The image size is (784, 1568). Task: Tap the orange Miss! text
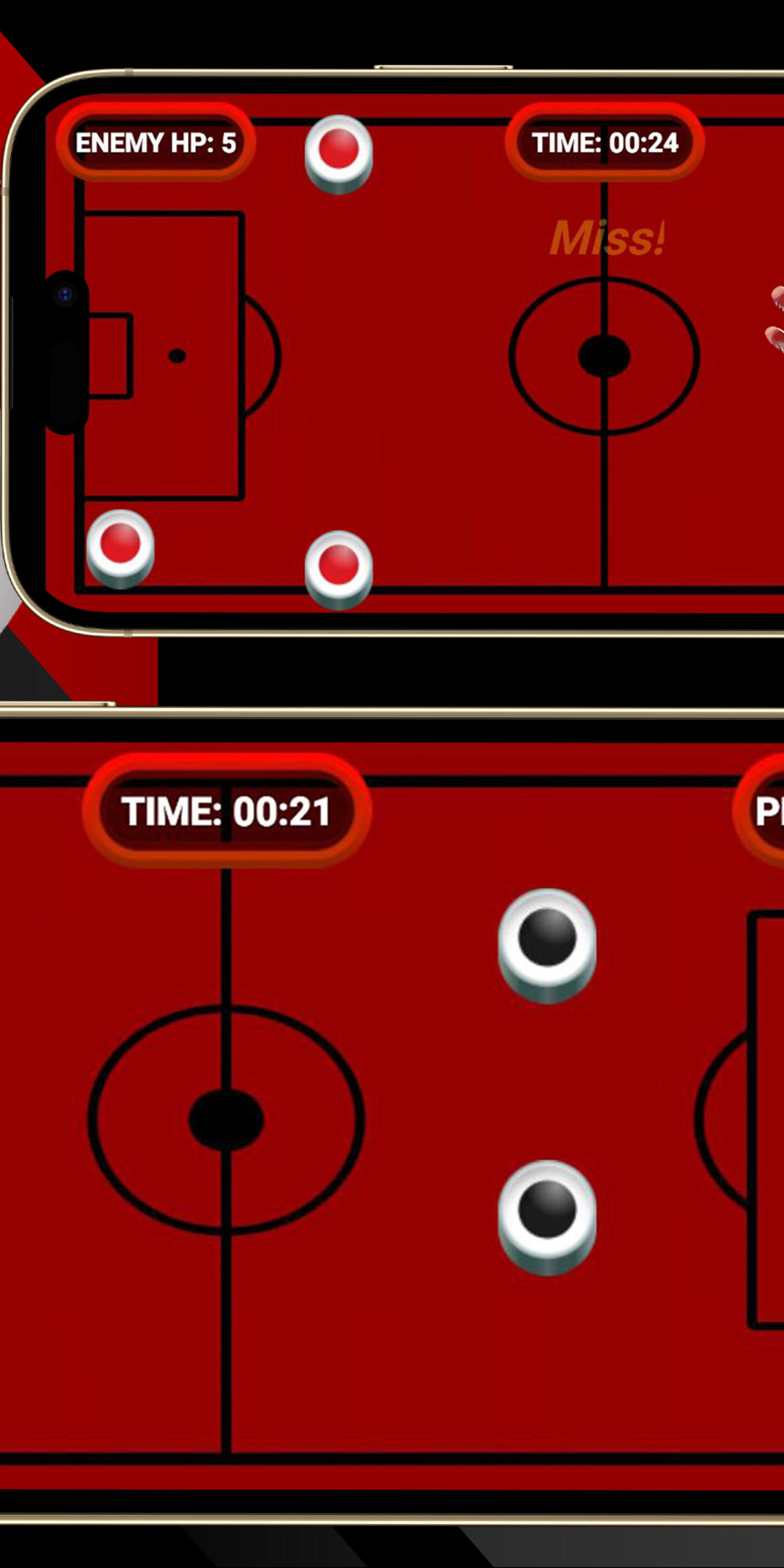click(608, 239)
